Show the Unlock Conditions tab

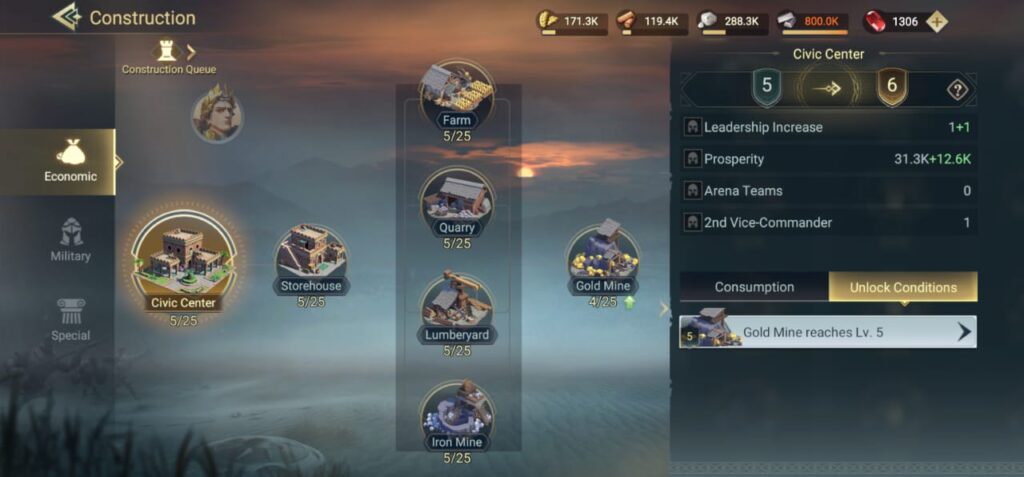tap(903, 287)
